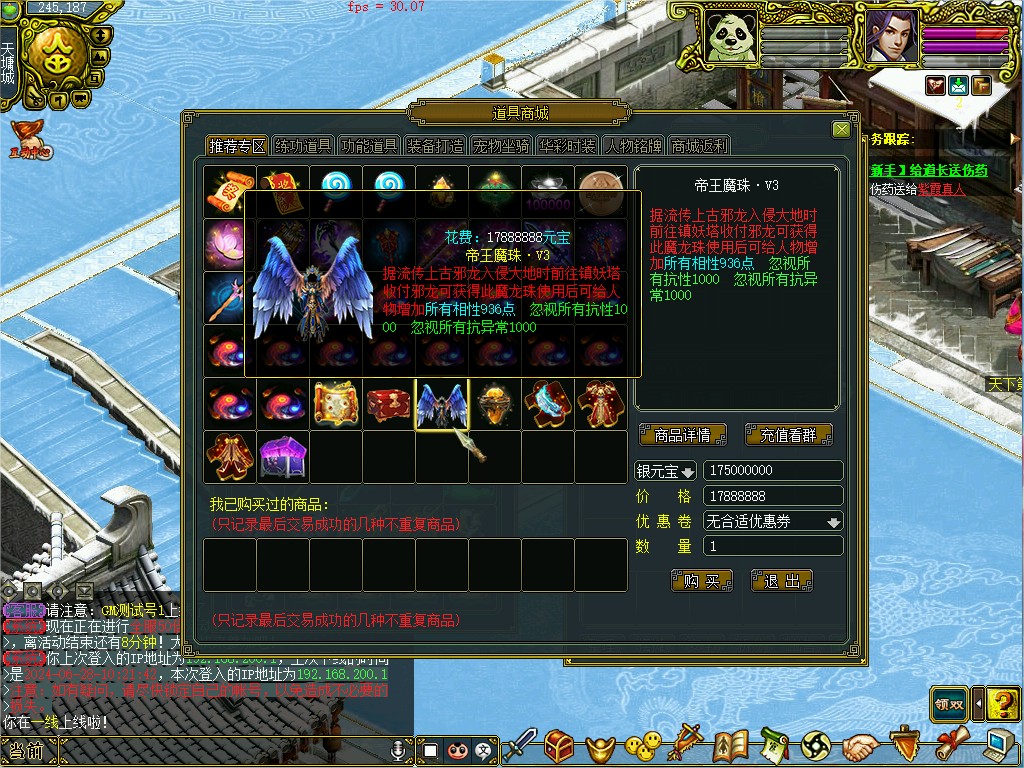Click the yellow question mark help icon
The width and height of the screenshot is (1024, 768).
tap(1002, 704)
